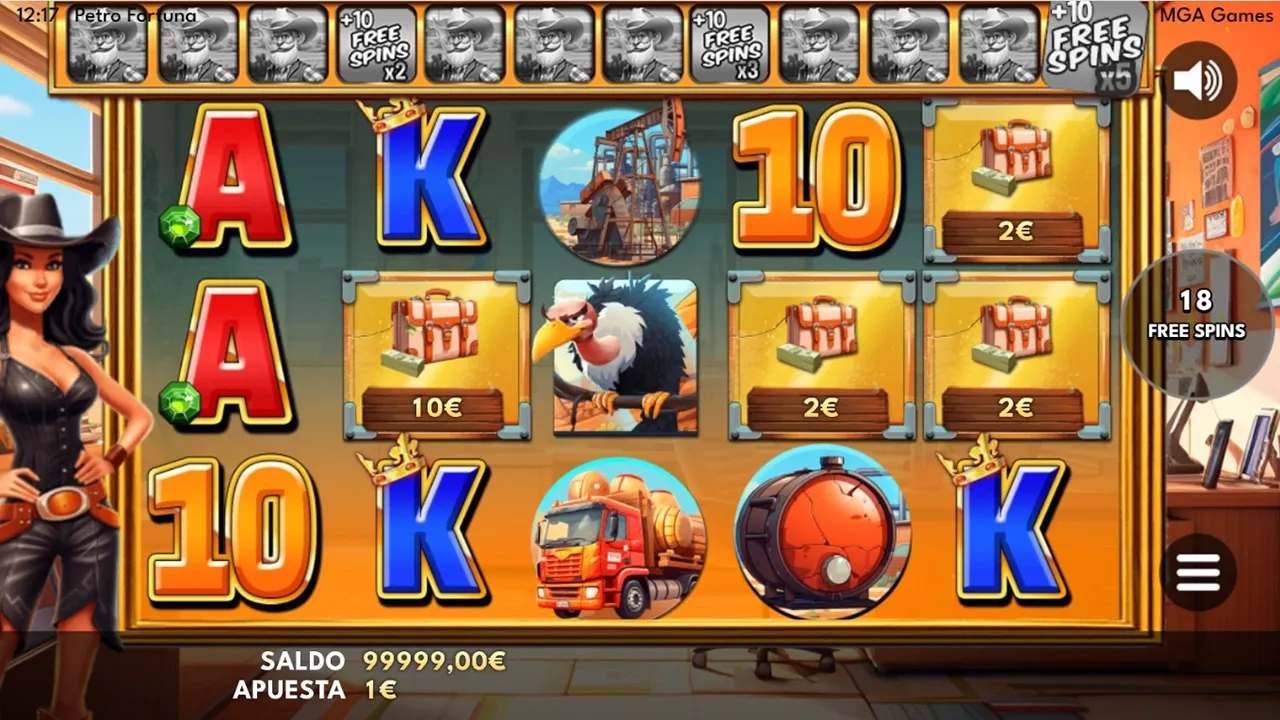The height and width of the screenshot is (720, 1280).
Task: Toggle the sound speaker button
Action: coord(1197,81)
